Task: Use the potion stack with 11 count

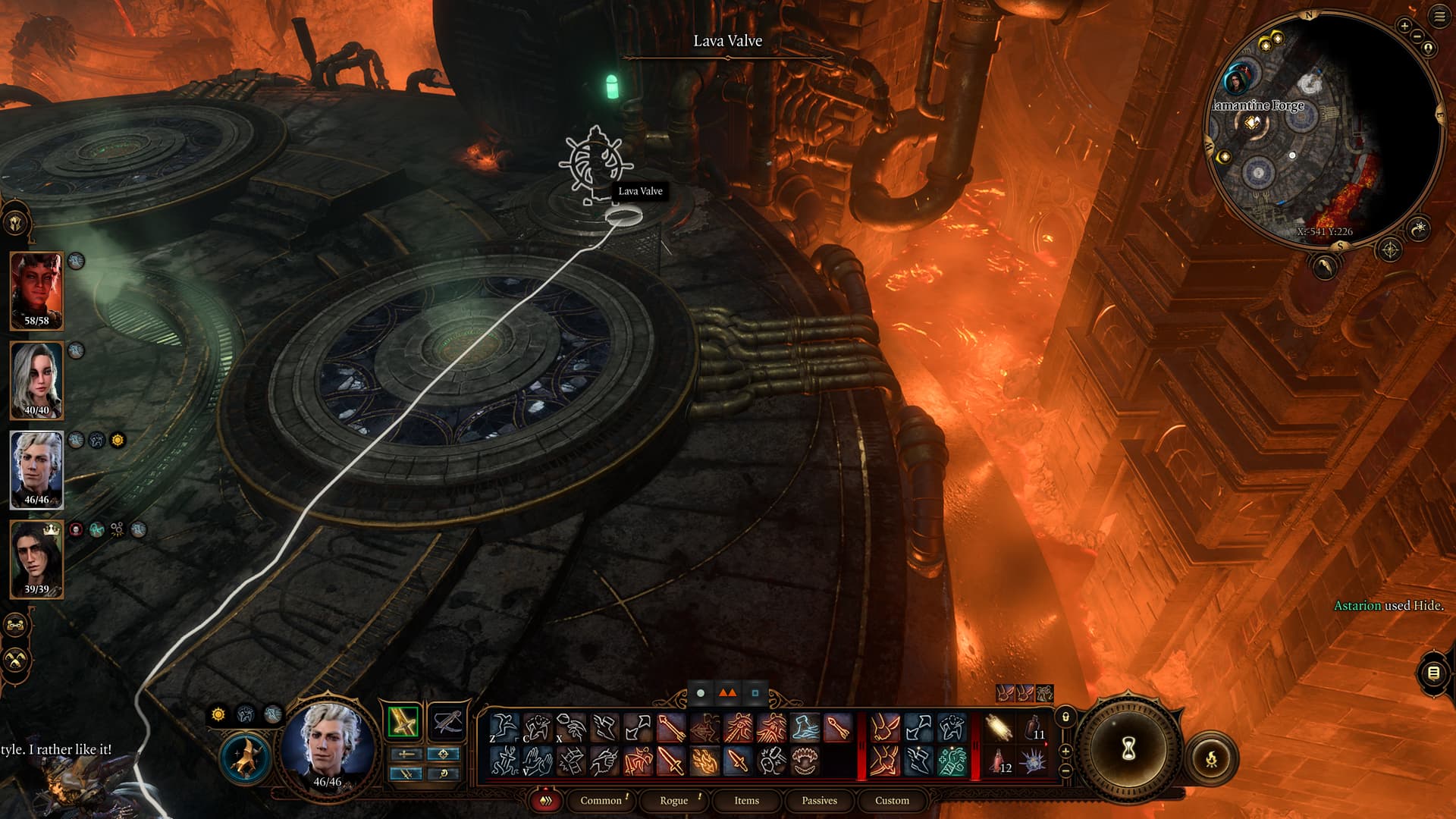Action: pos(1032,728)
